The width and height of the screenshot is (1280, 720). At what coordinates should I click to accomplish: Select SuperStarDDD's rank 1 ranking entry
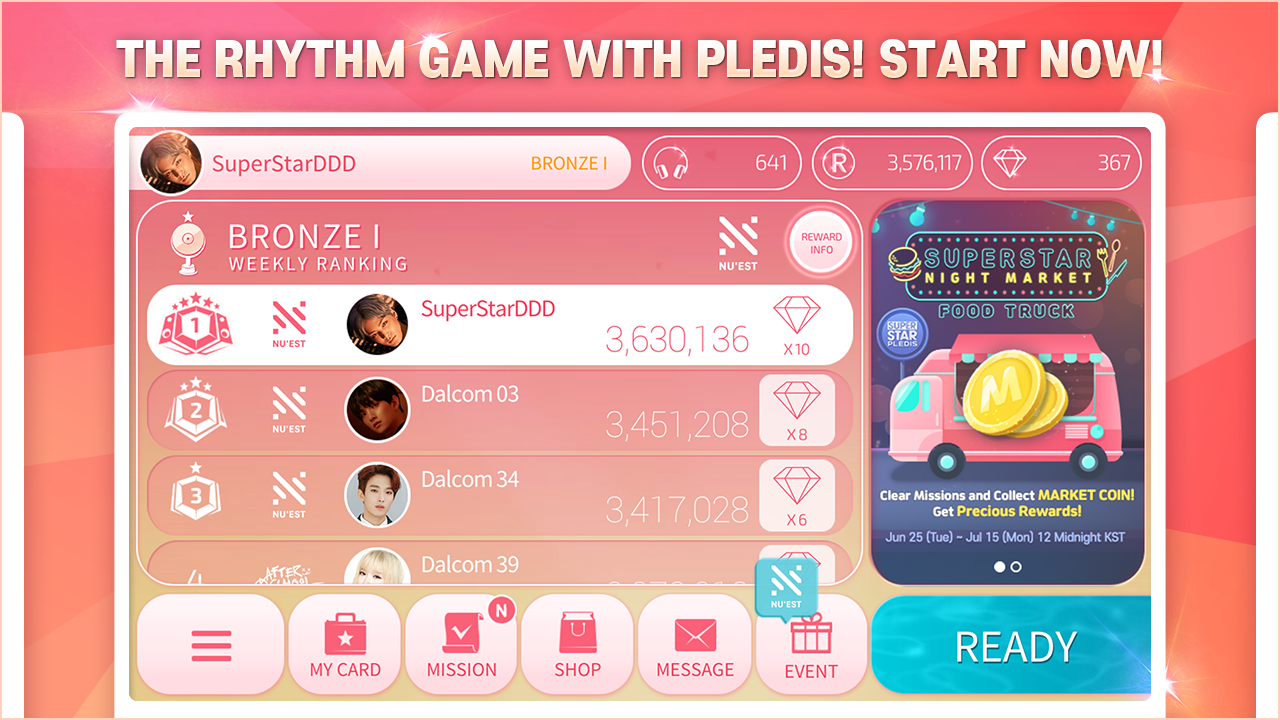tap(500, 324)
